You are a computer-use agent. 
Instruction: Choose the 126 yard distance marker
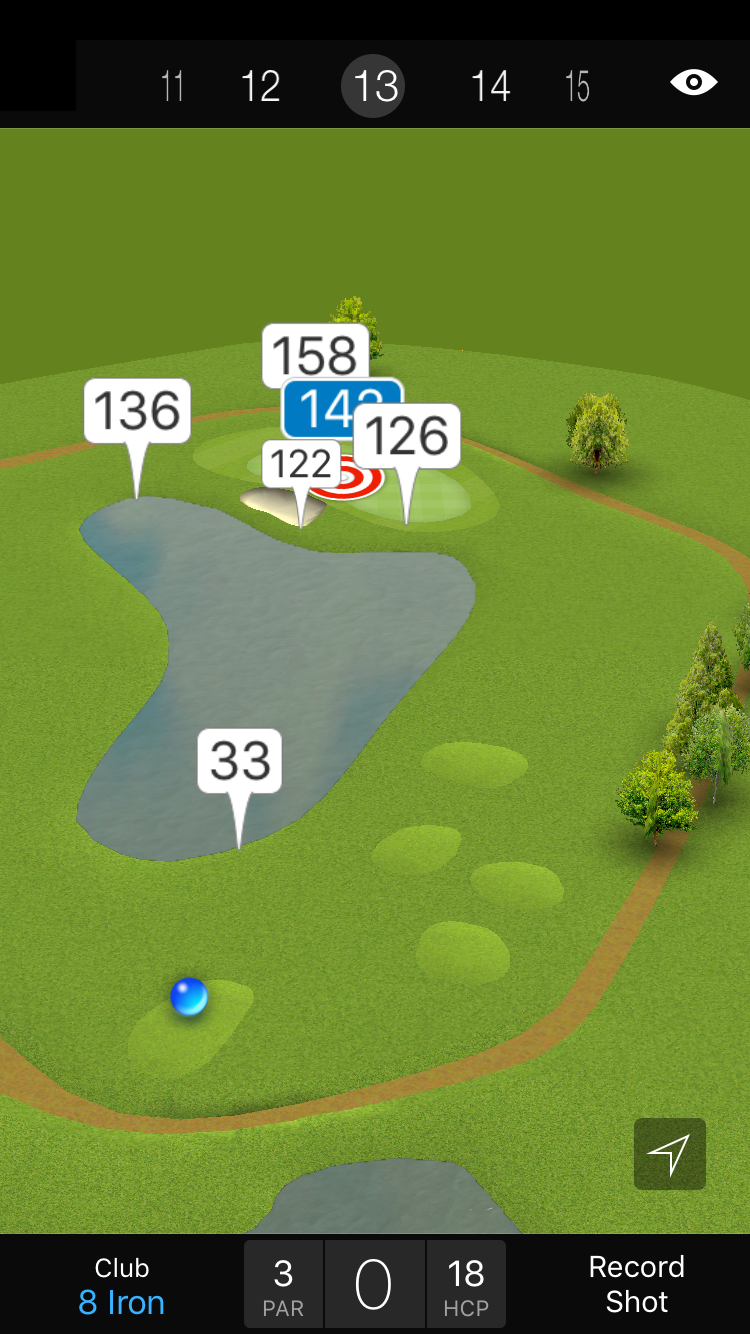tap(407, 436)
